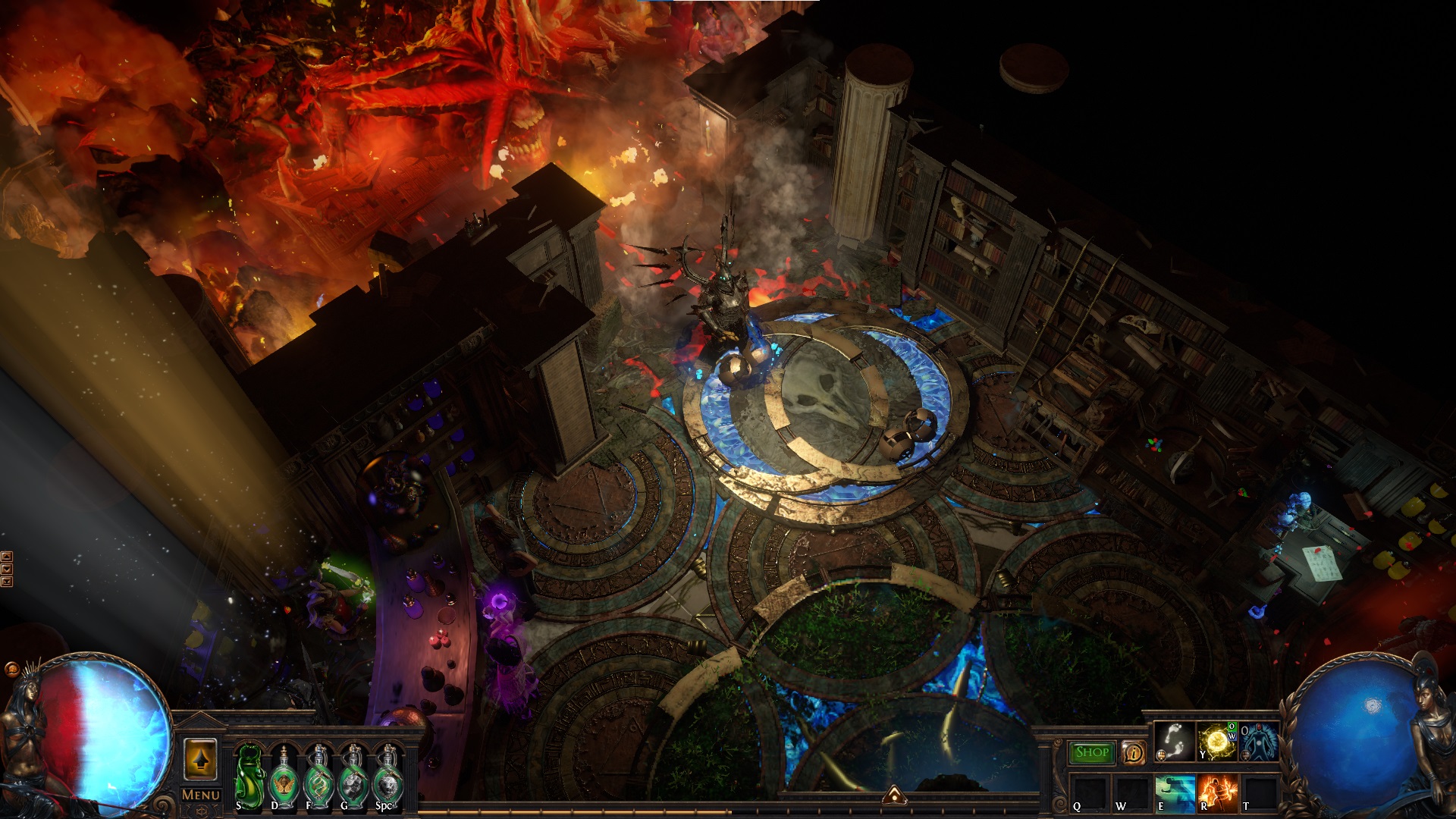This screenshot has height=819, width=1456.
Task: Expand the skill bar with gold triangle
Action: click(x=893, y=794)
